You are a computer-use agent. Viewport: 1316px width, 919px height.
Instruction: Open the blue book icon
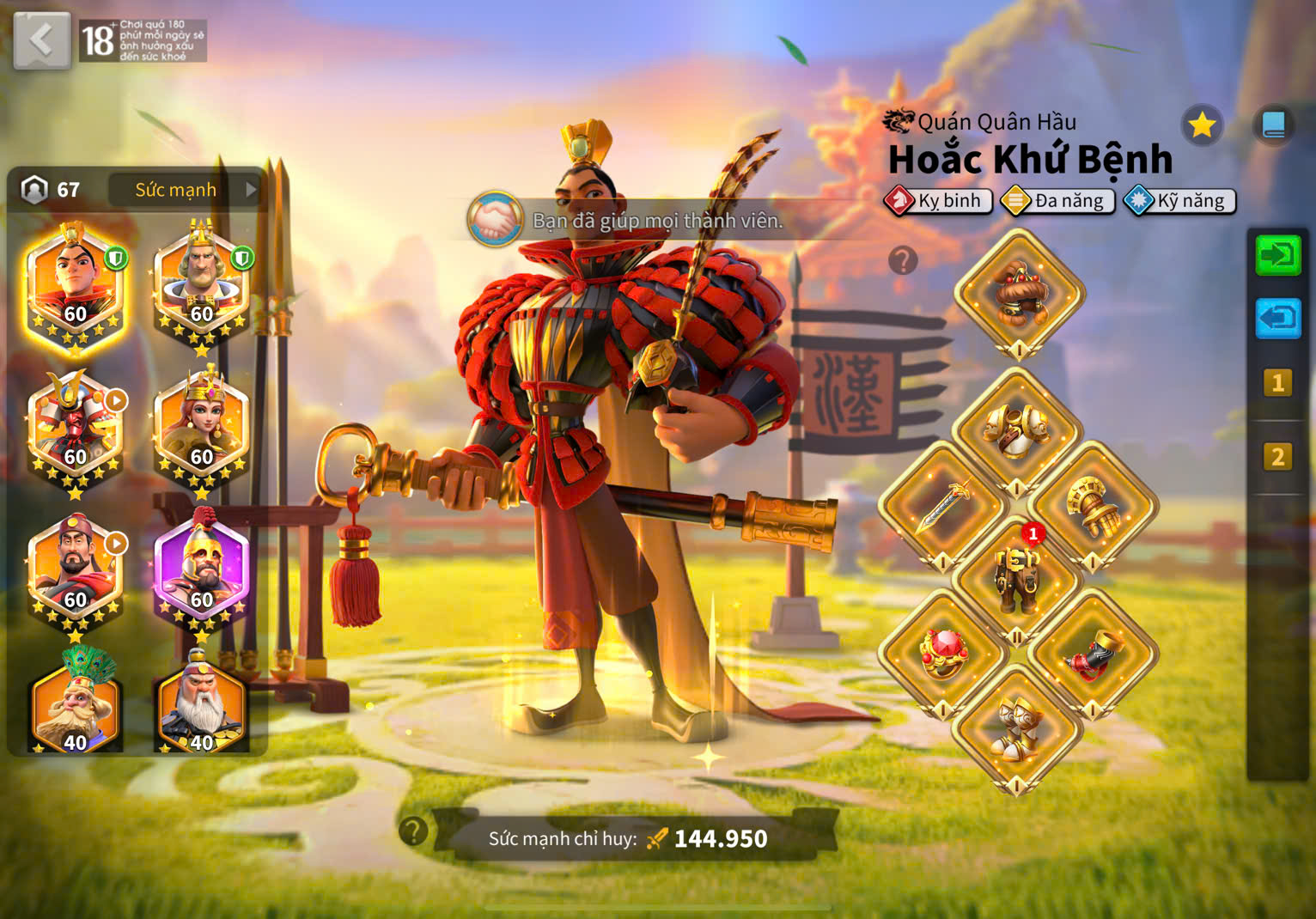pos(1273,125)
